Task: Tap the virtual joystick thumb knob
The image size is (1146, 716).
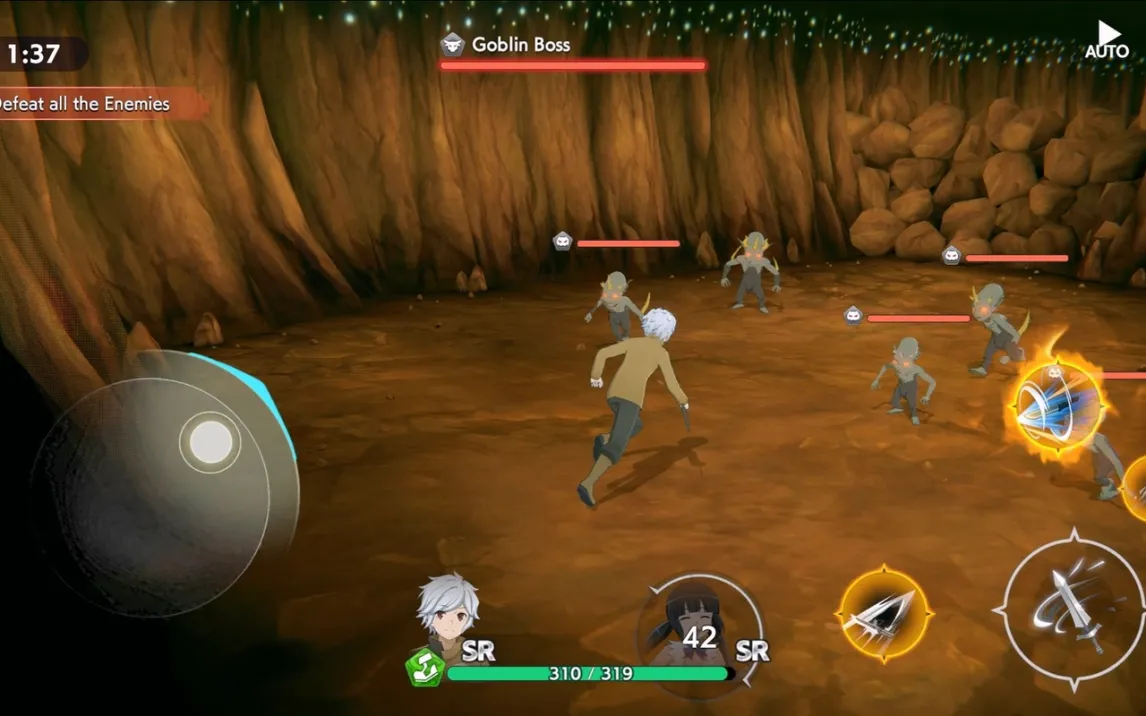Action: coord(211,442)
